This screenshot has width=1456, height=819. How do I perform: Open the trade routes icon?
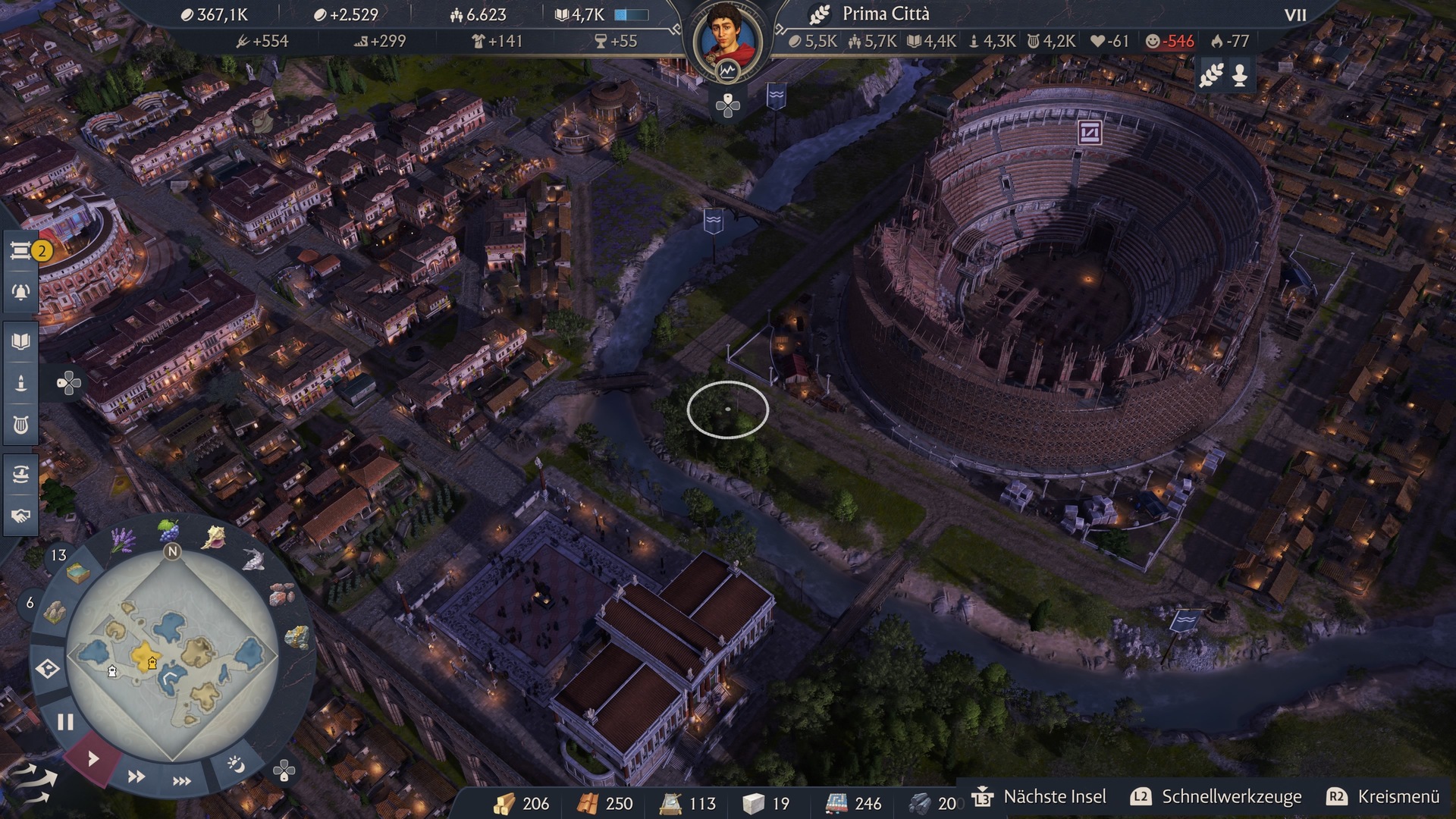(x=20, y=472)
